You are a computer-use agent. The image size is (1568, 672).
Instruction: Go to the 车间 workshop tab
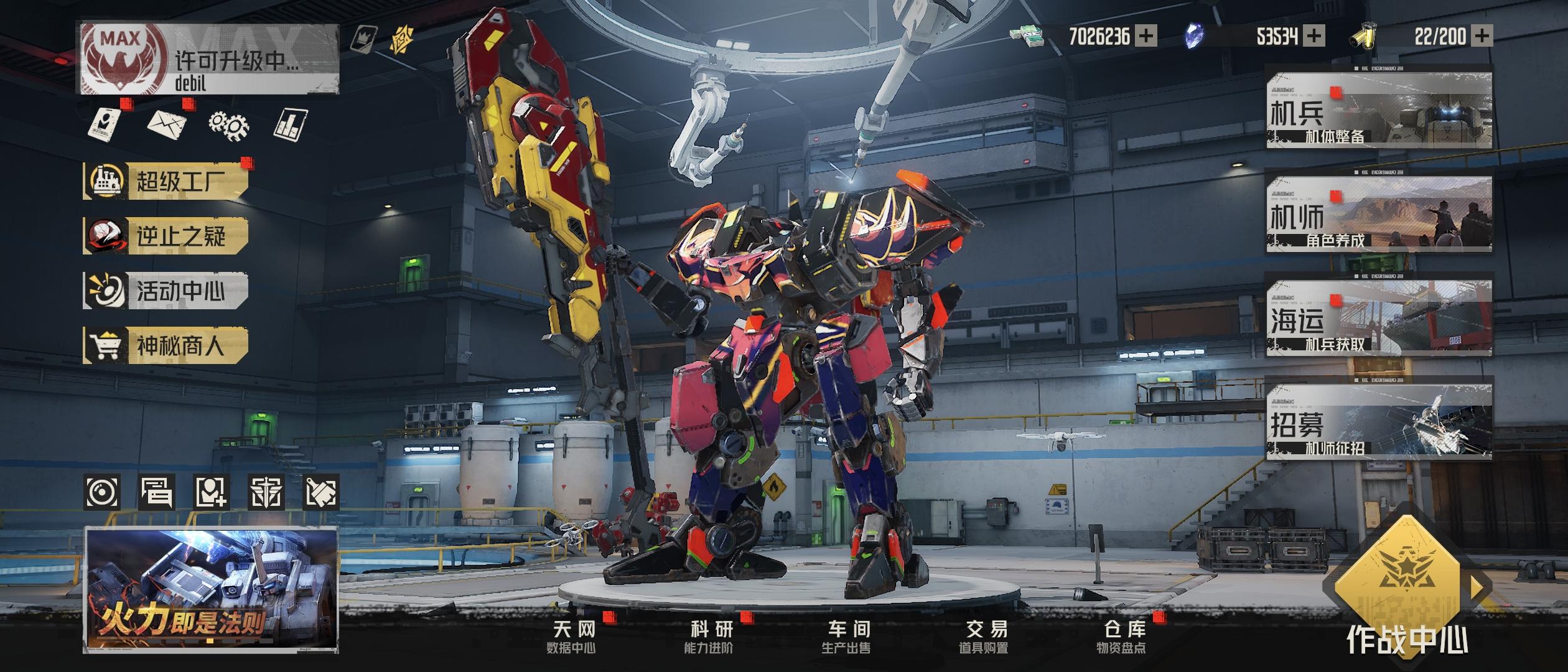[x=847, y=637]
